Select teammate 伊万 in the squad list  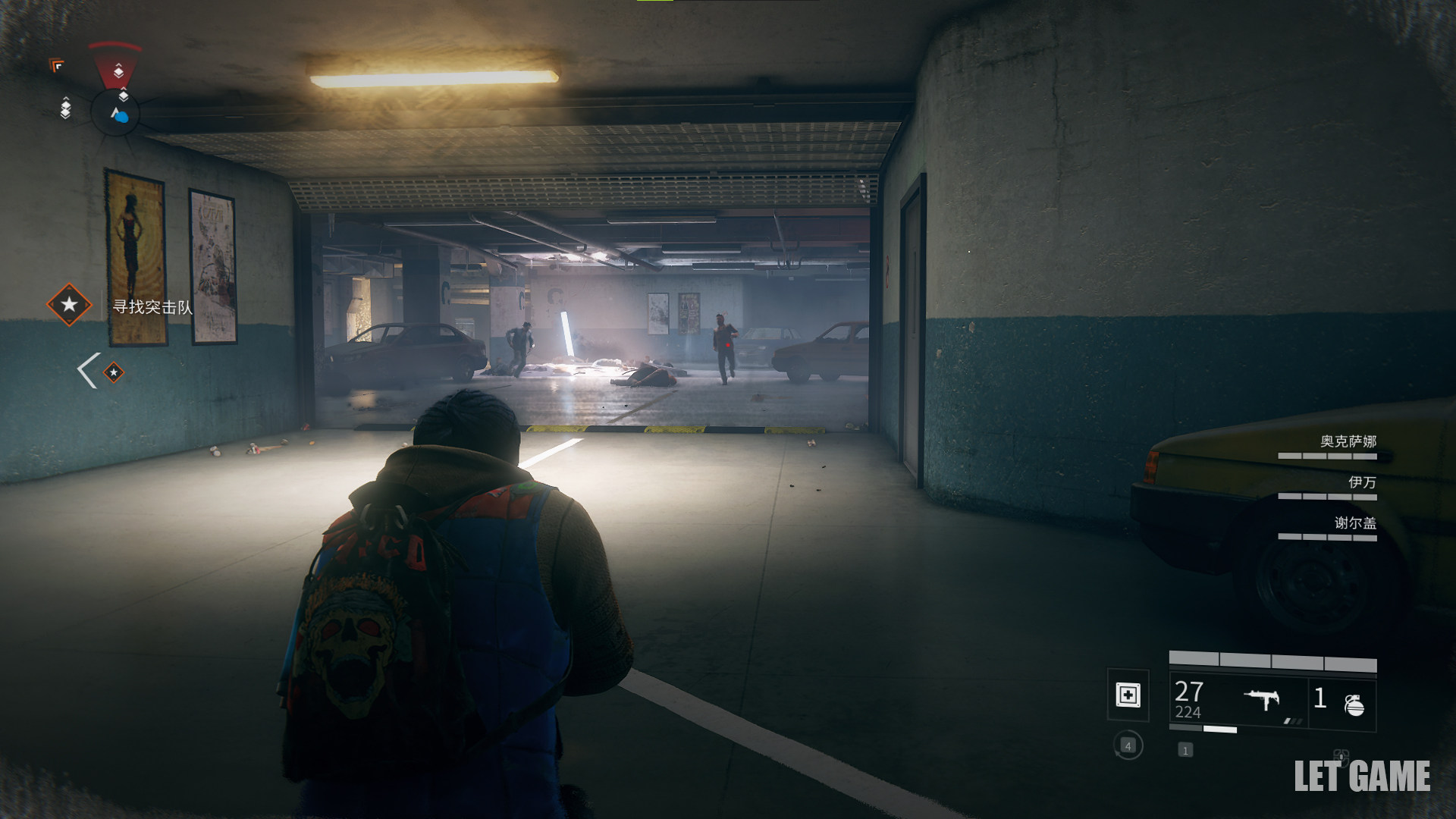tap(1361, 482)
